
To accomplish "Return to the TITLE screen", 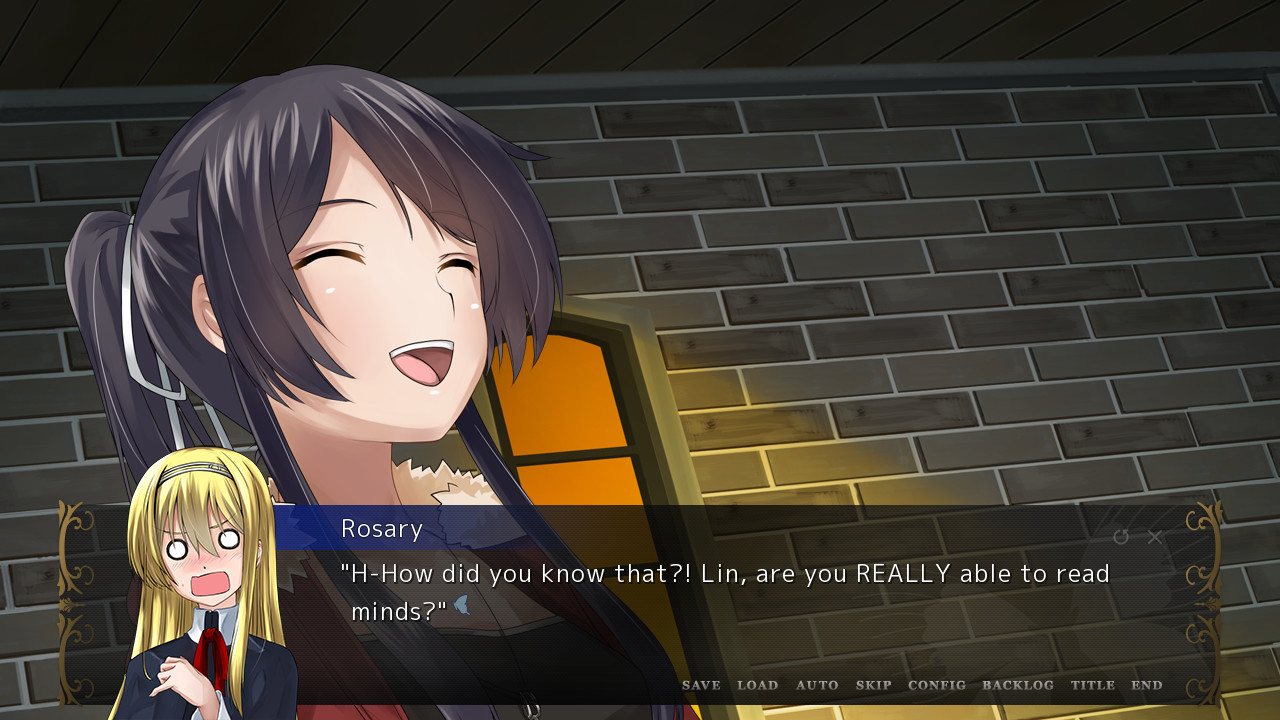I will [1093, 685].
